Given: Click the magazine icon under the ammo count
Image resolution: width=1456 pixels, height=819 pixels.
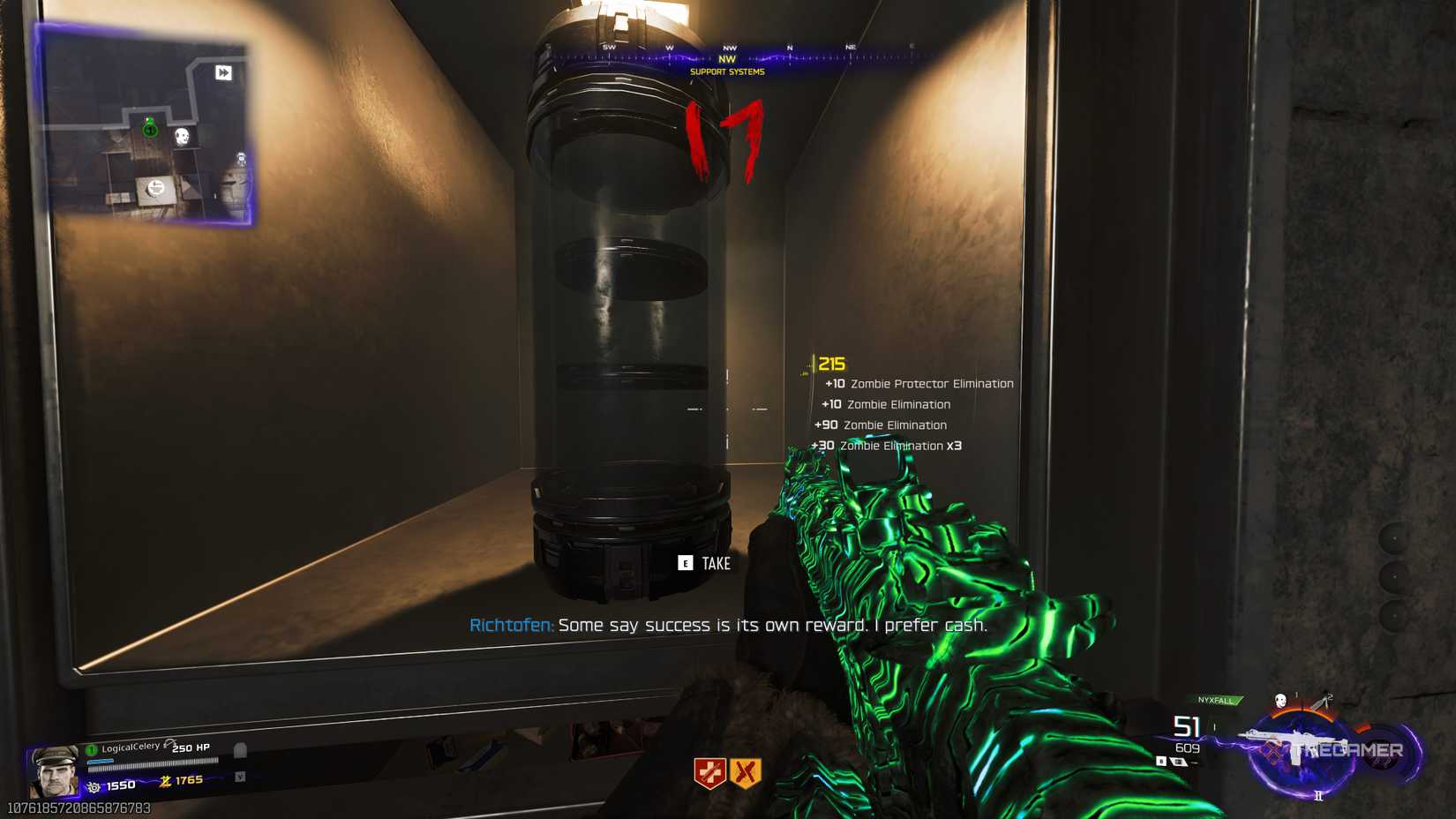Looking at the screenshot, I should click(x=1179, y=762).
